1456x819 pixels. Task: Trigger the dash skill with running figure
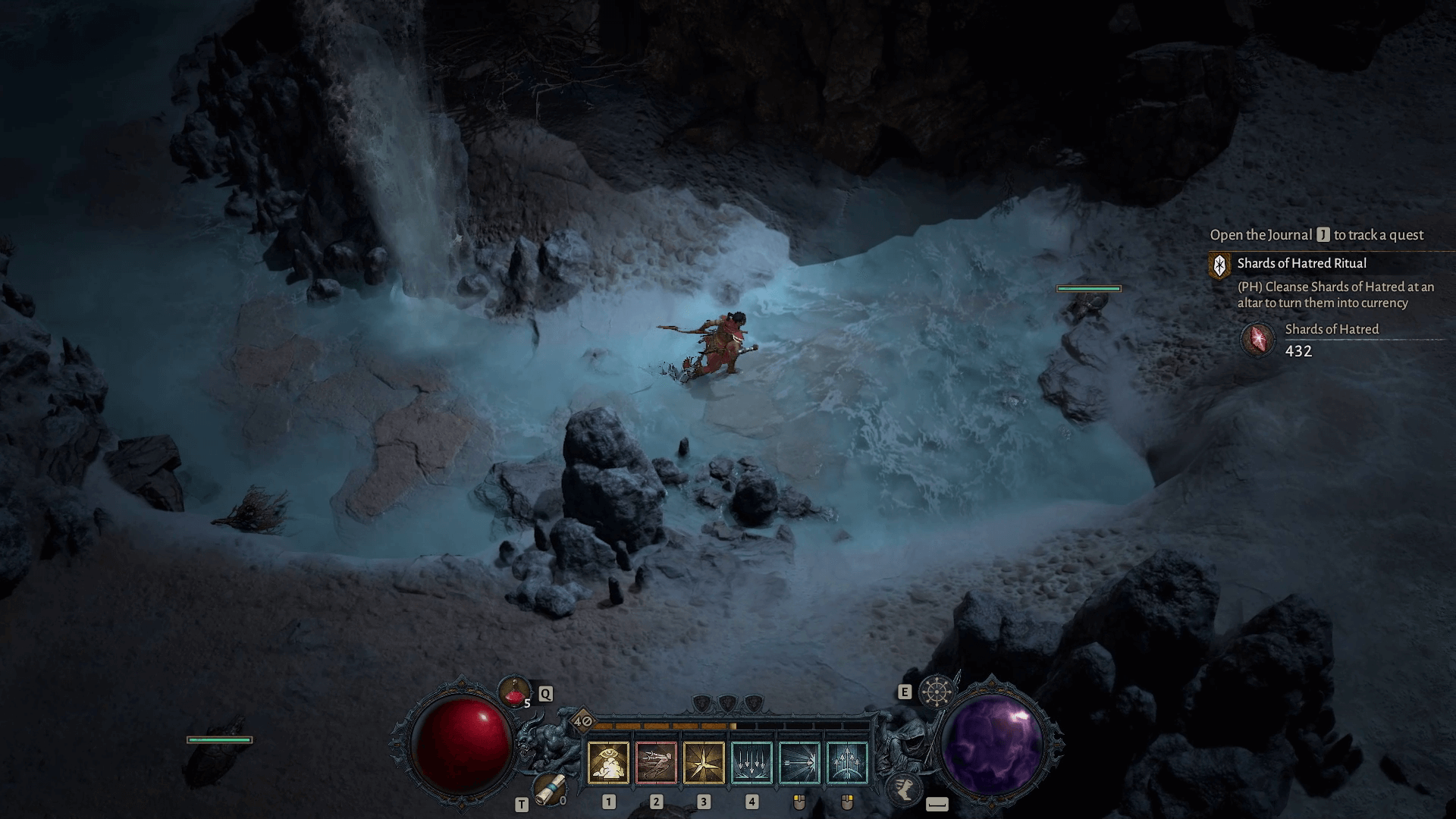[656, 763]
